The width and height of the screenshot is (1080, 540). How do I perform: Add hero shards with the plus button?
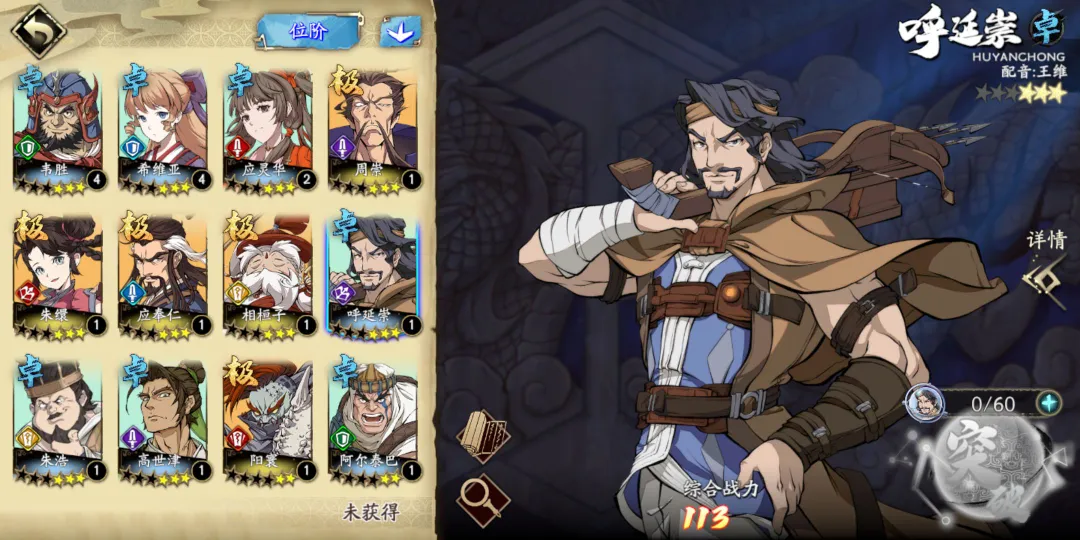coord(1047,403)
